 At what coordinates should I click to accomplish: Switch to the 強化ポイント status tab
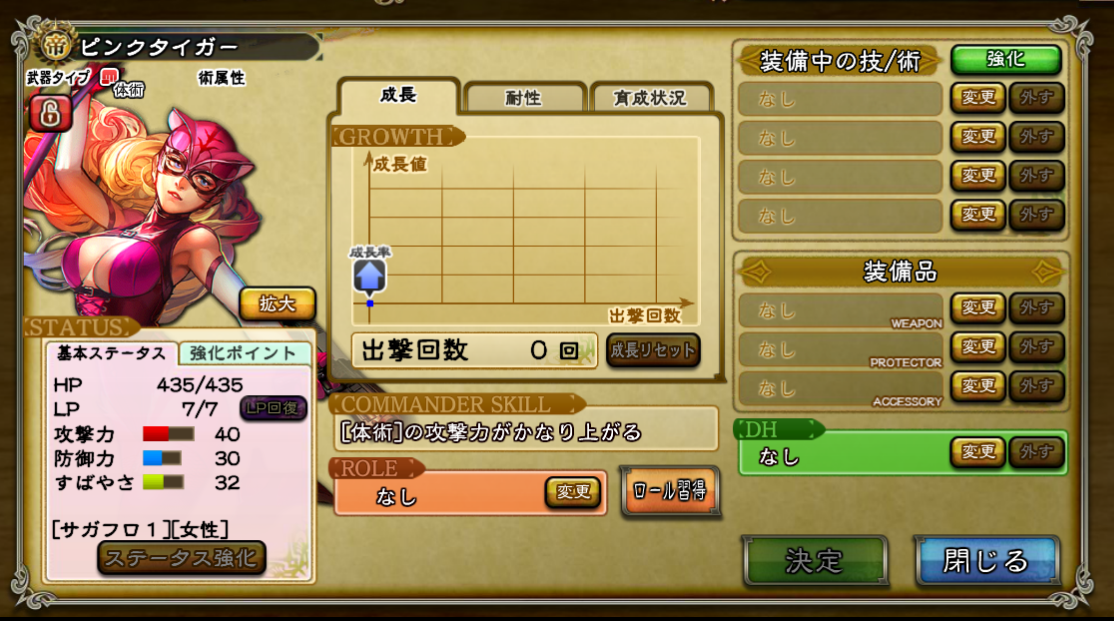(x=245, y=353)
